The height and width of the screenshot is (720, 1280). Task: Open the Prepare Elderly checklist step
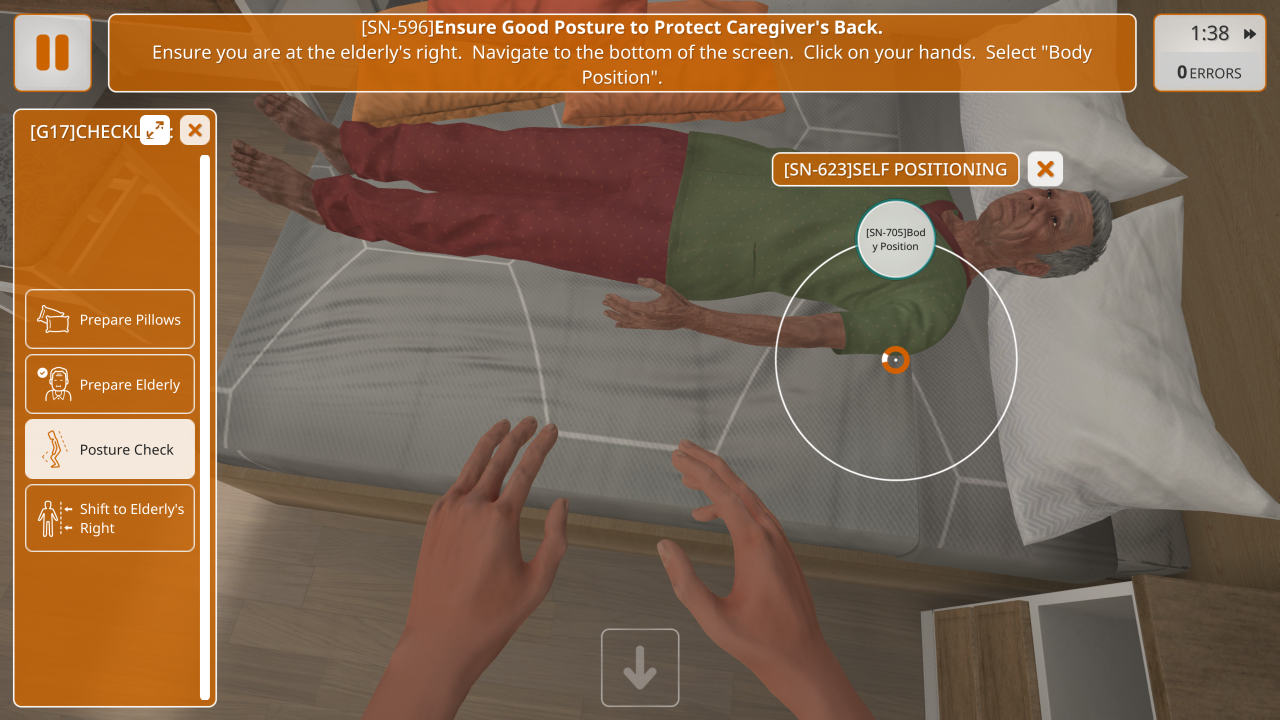pos(110,385)
